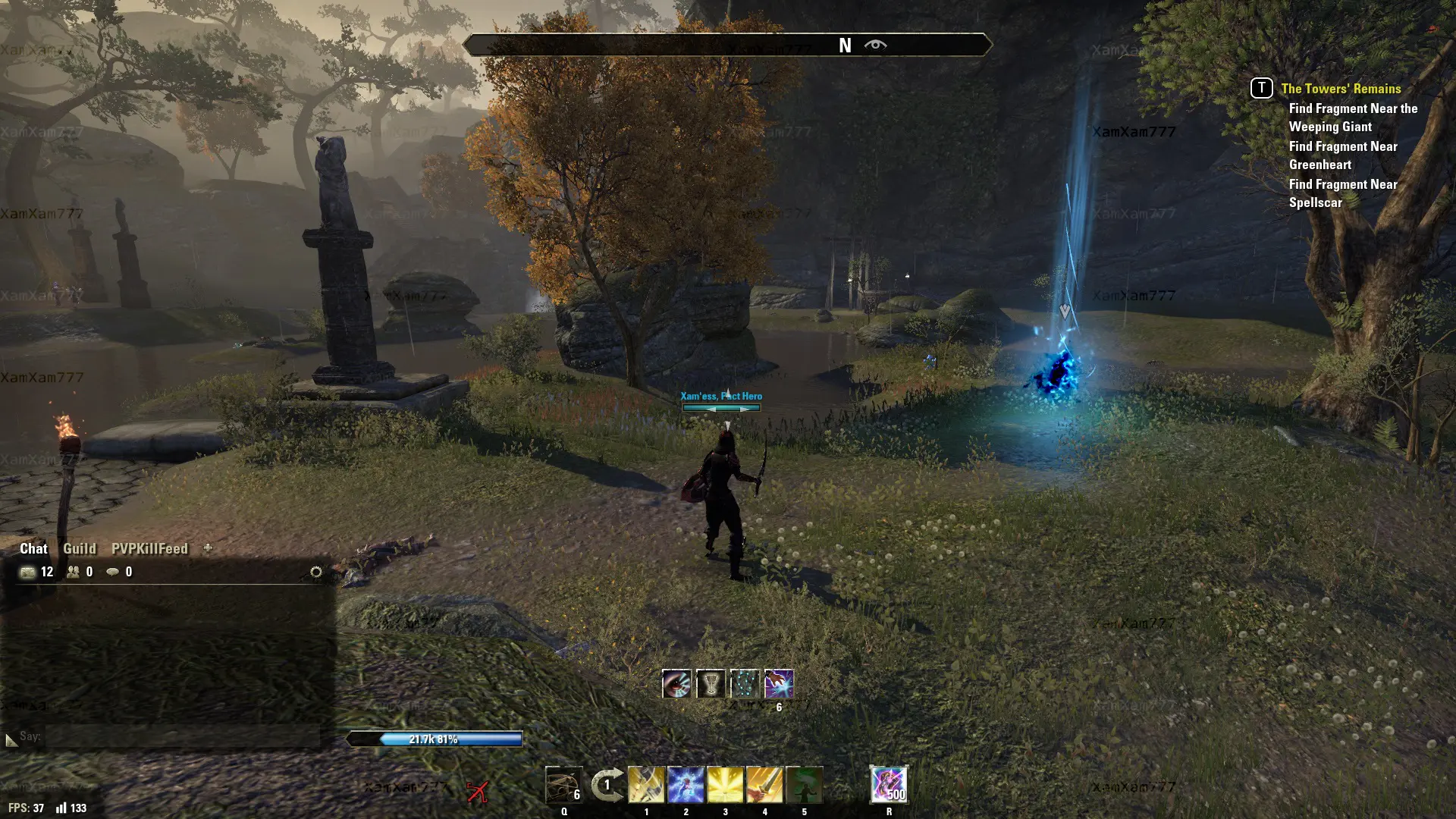
Task: Fire the ultimate ability showing 500
Action: [x=889, y=785]
